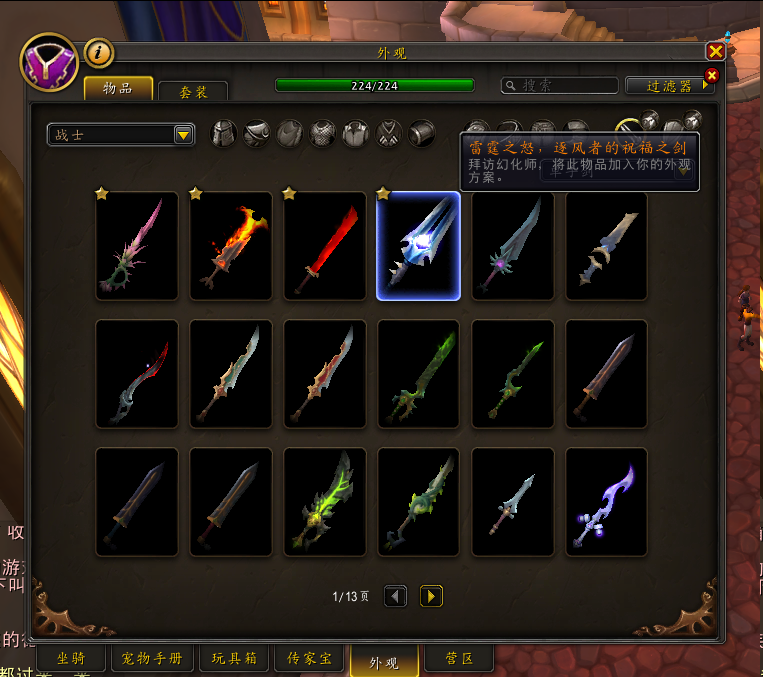Open the 坐骑 mounts tab
The height and width of the screenshot is (677, 763).
tap(69, 659)
